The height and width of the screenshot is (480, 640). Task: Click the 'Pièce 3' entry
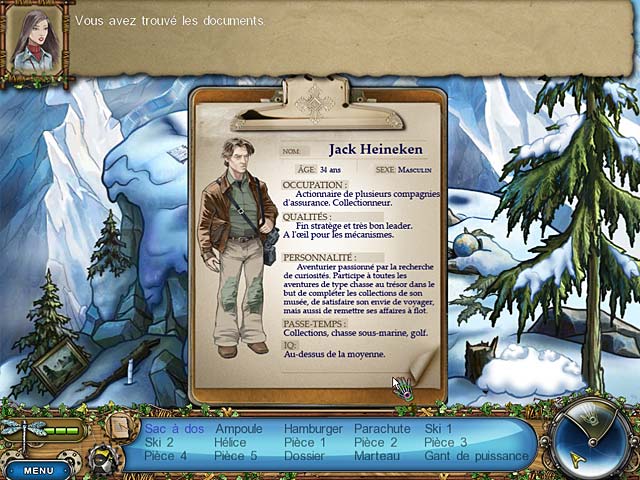tap(445, 442)
